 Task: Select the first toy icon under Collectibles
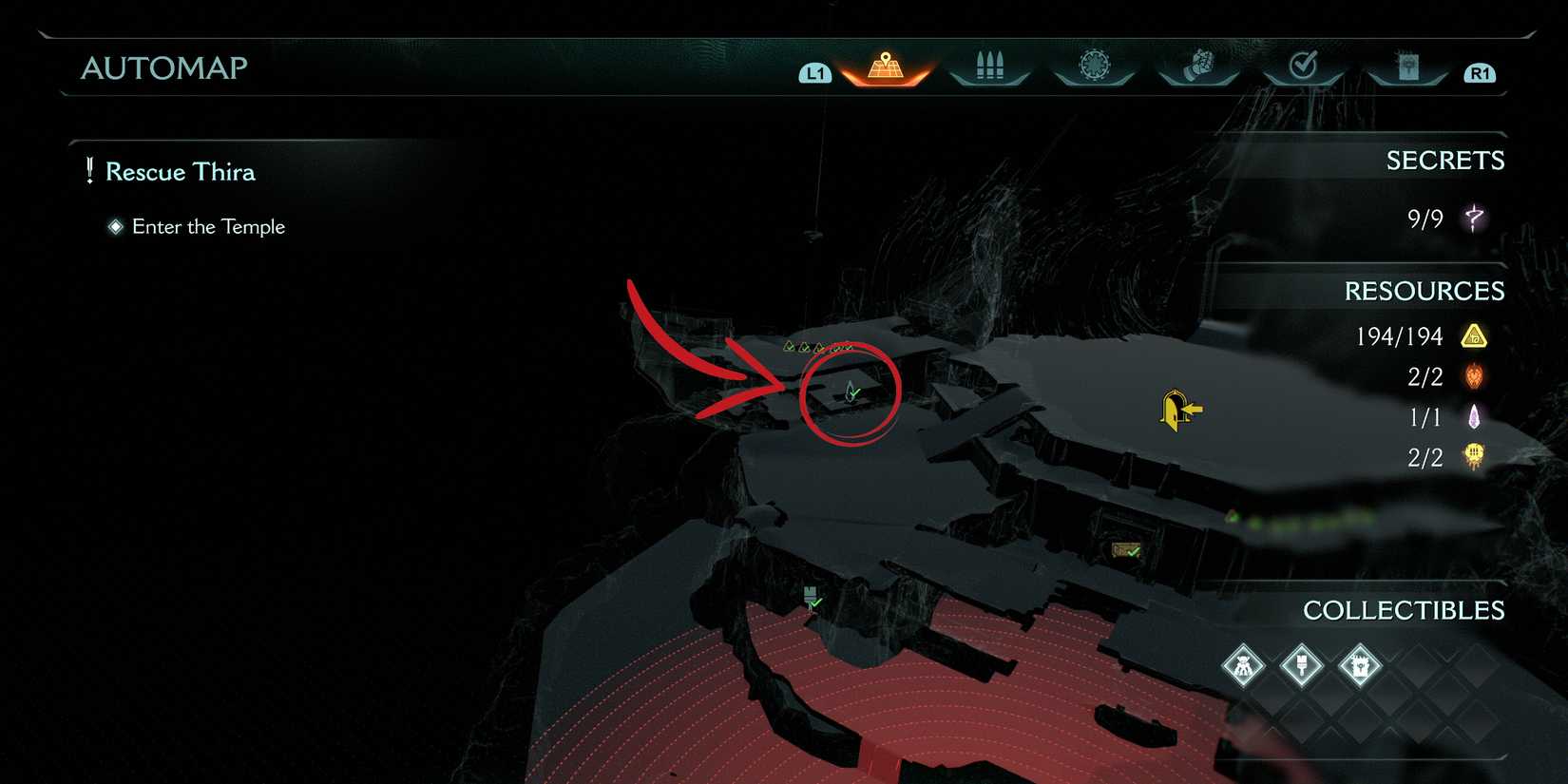click(1243, 666)
